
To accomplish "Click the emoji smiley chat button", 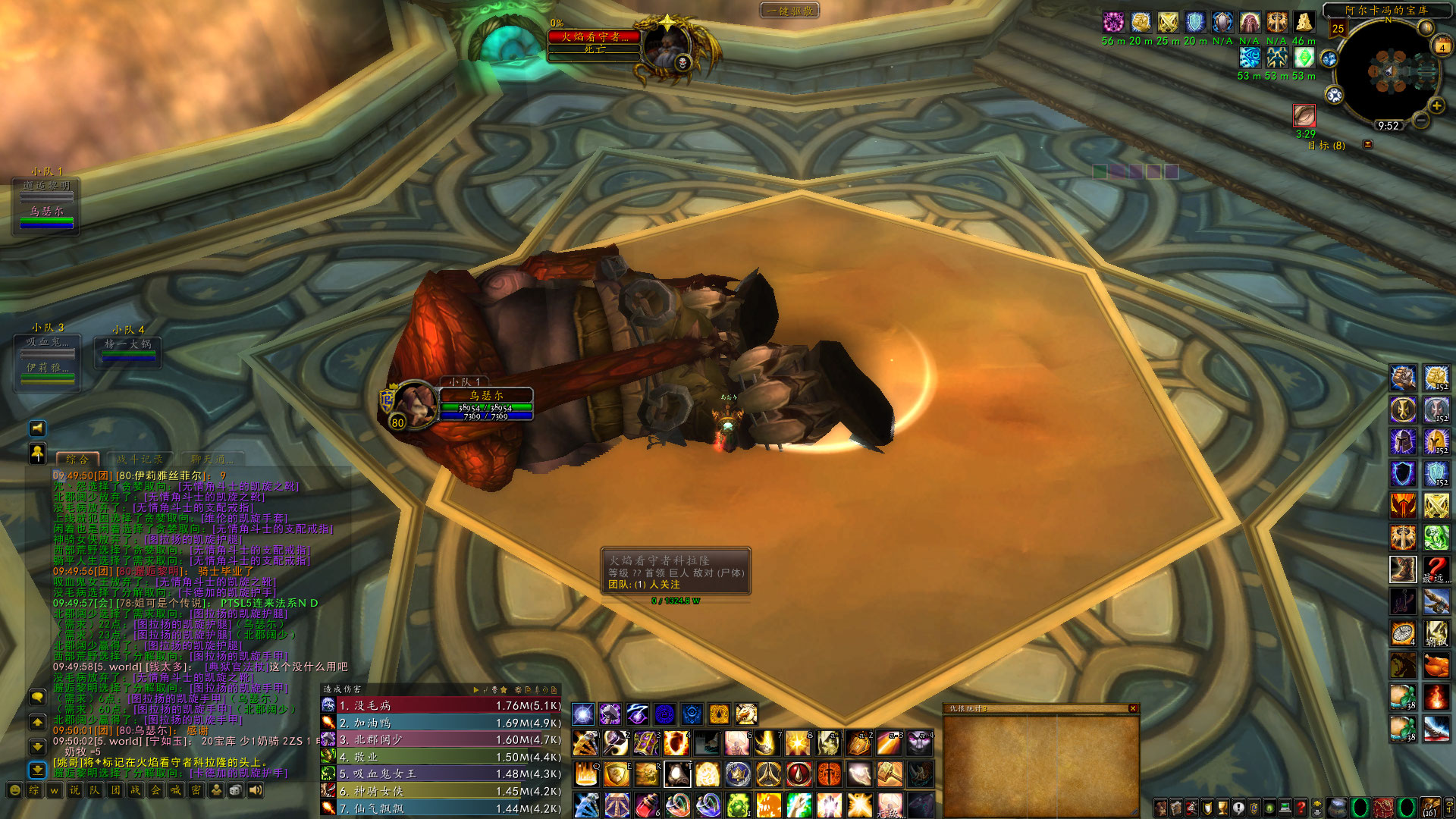I will 14,790.
